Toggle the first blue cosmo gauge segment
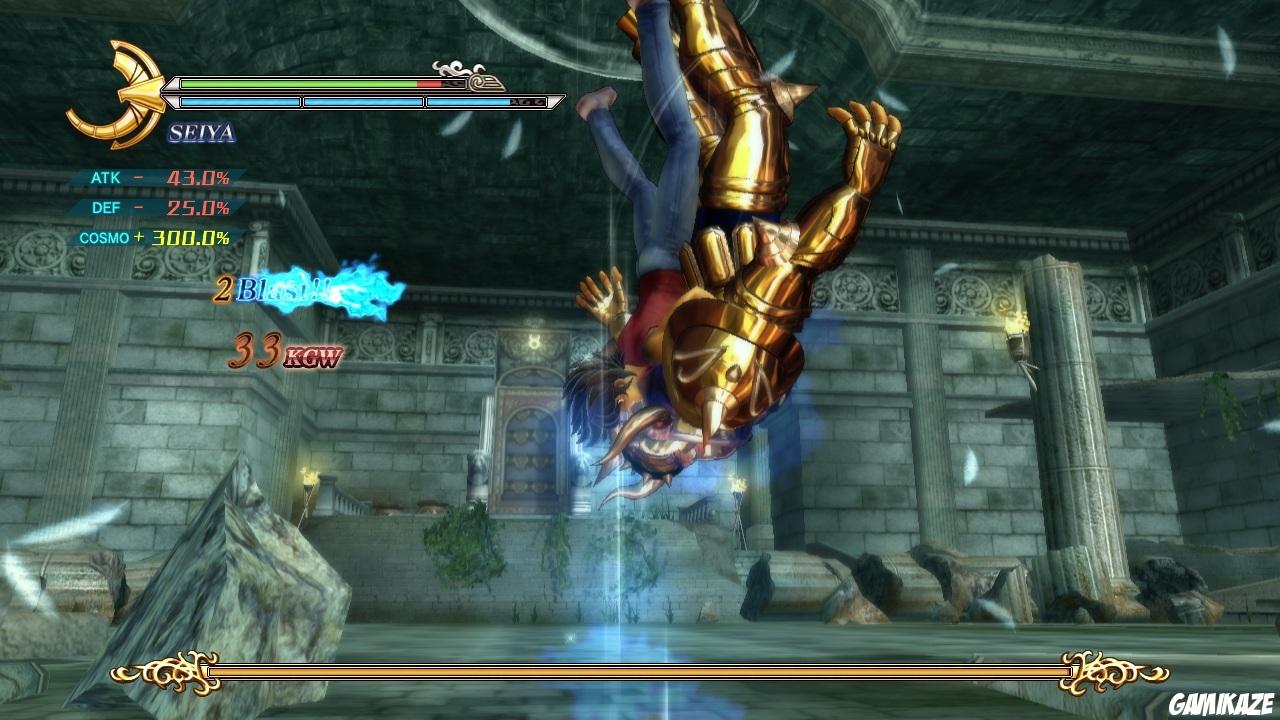Image resolution: width=1280 pixels, height=720 pixels. point(240,101)
